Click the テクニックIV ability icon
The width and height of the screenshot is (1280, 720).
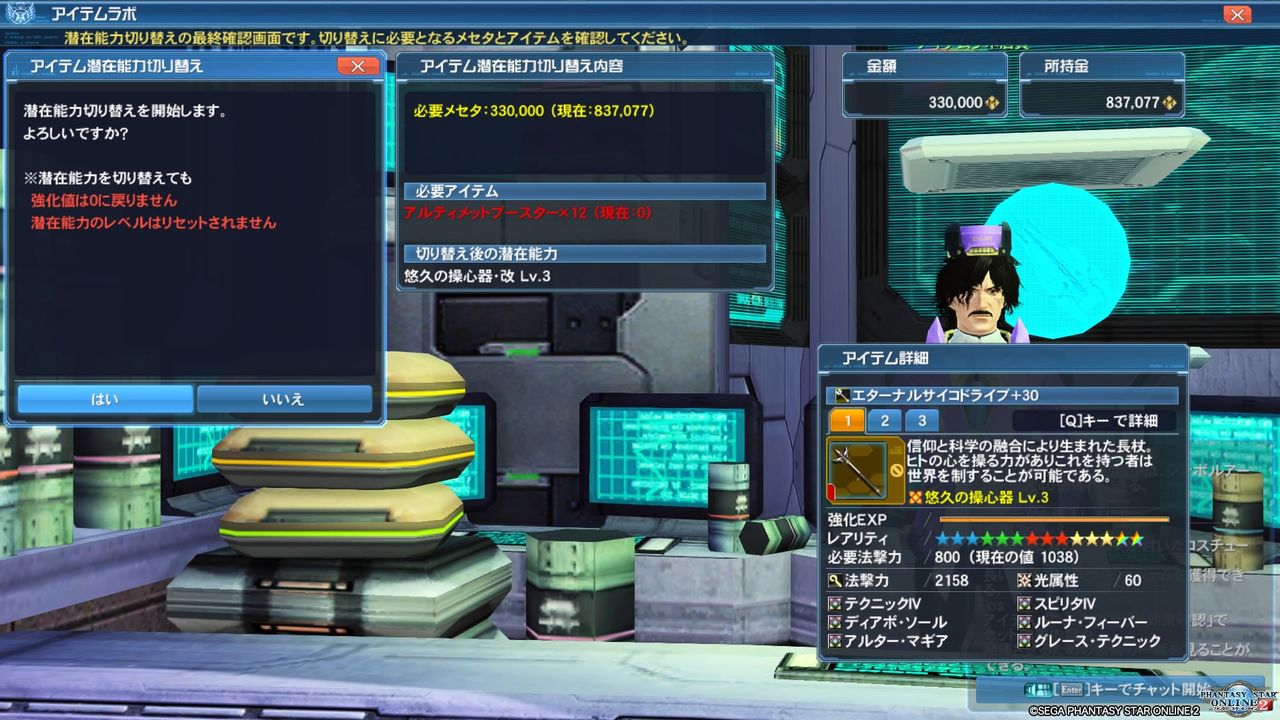pos(833,602)
